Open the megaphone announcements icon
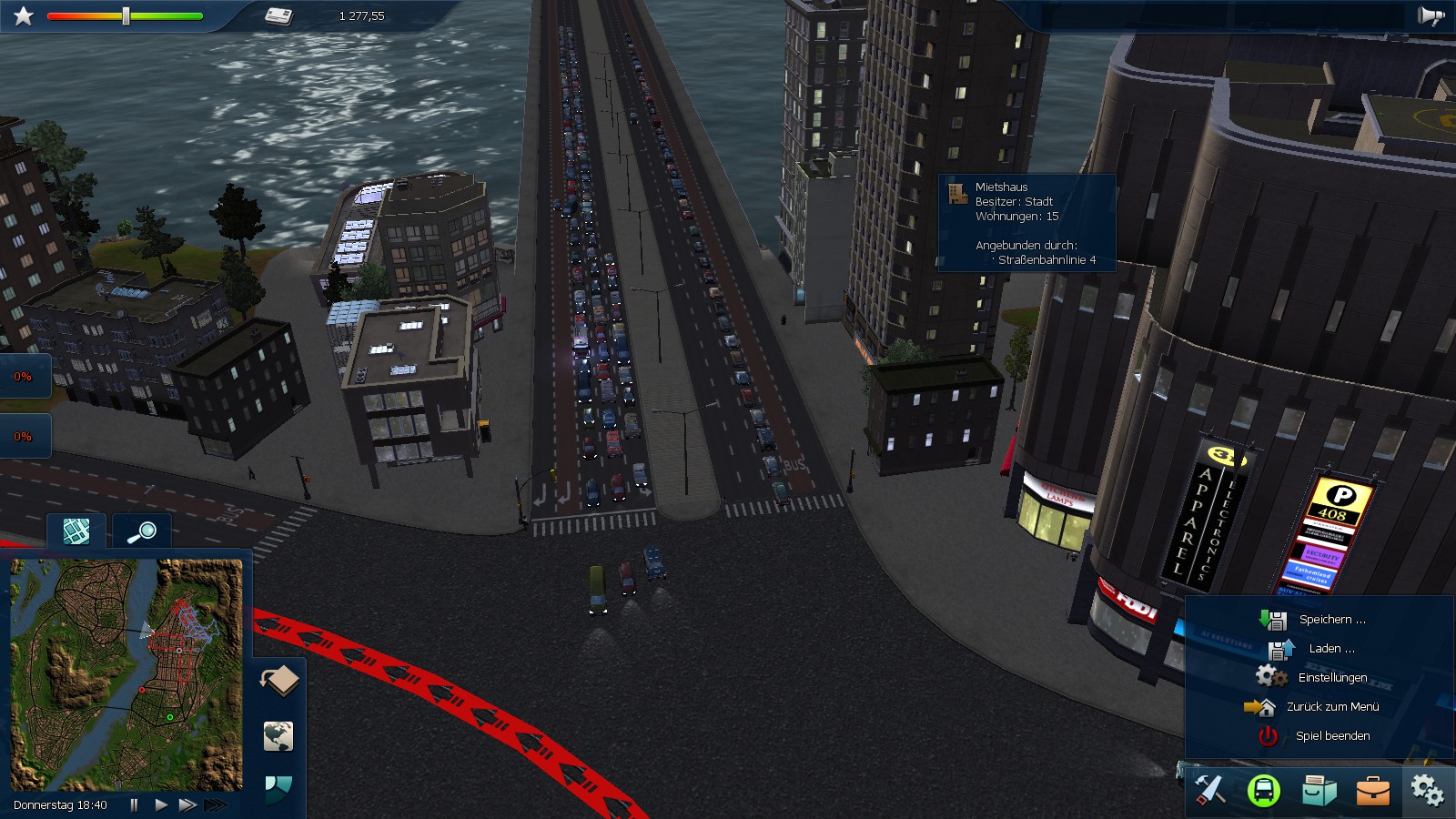 (1431, 15)
